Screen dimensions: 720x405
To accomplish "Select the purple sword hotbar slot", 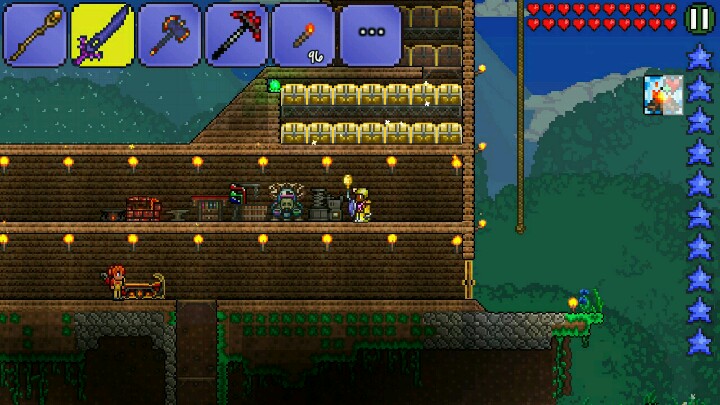I will tap(102, 33).
